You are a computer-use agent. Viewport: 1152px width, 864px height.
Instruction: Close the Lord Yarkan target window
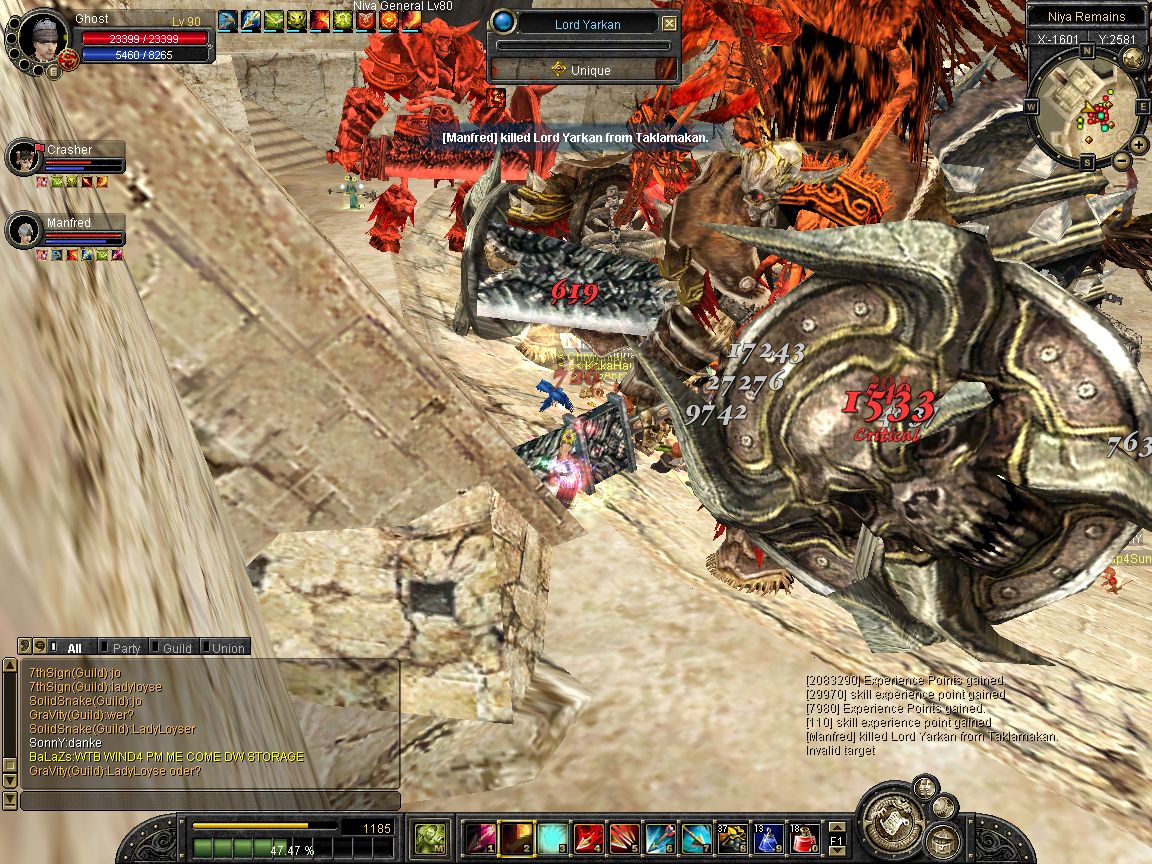670,24
